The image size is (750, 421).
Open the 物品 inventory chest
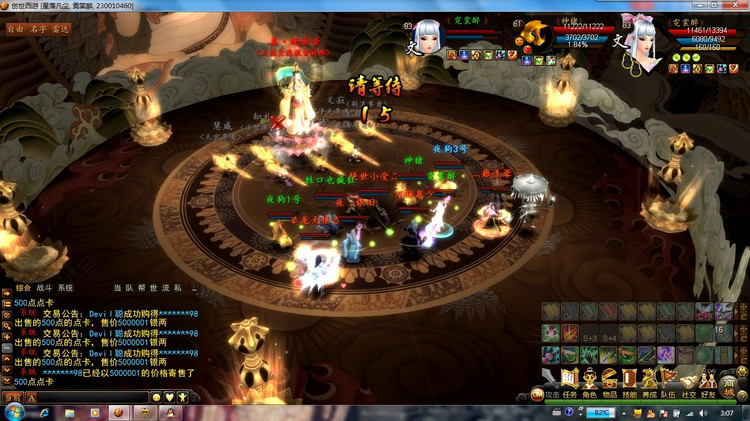[x=610, y=381]
